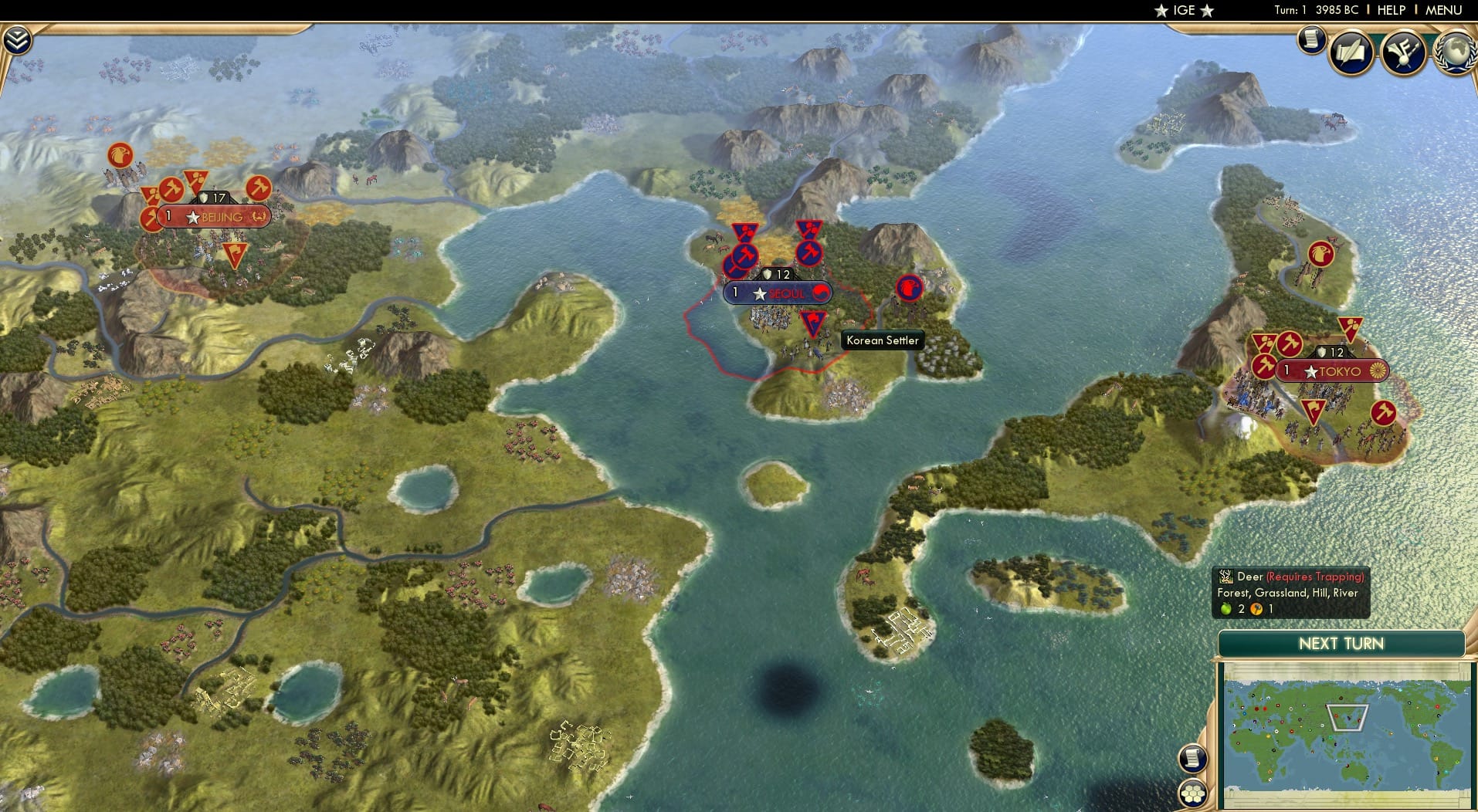Click the eagle unit flag near Beijing
Screen dimensions: 1478x812
pyautogui.click(x=120, y=156)
